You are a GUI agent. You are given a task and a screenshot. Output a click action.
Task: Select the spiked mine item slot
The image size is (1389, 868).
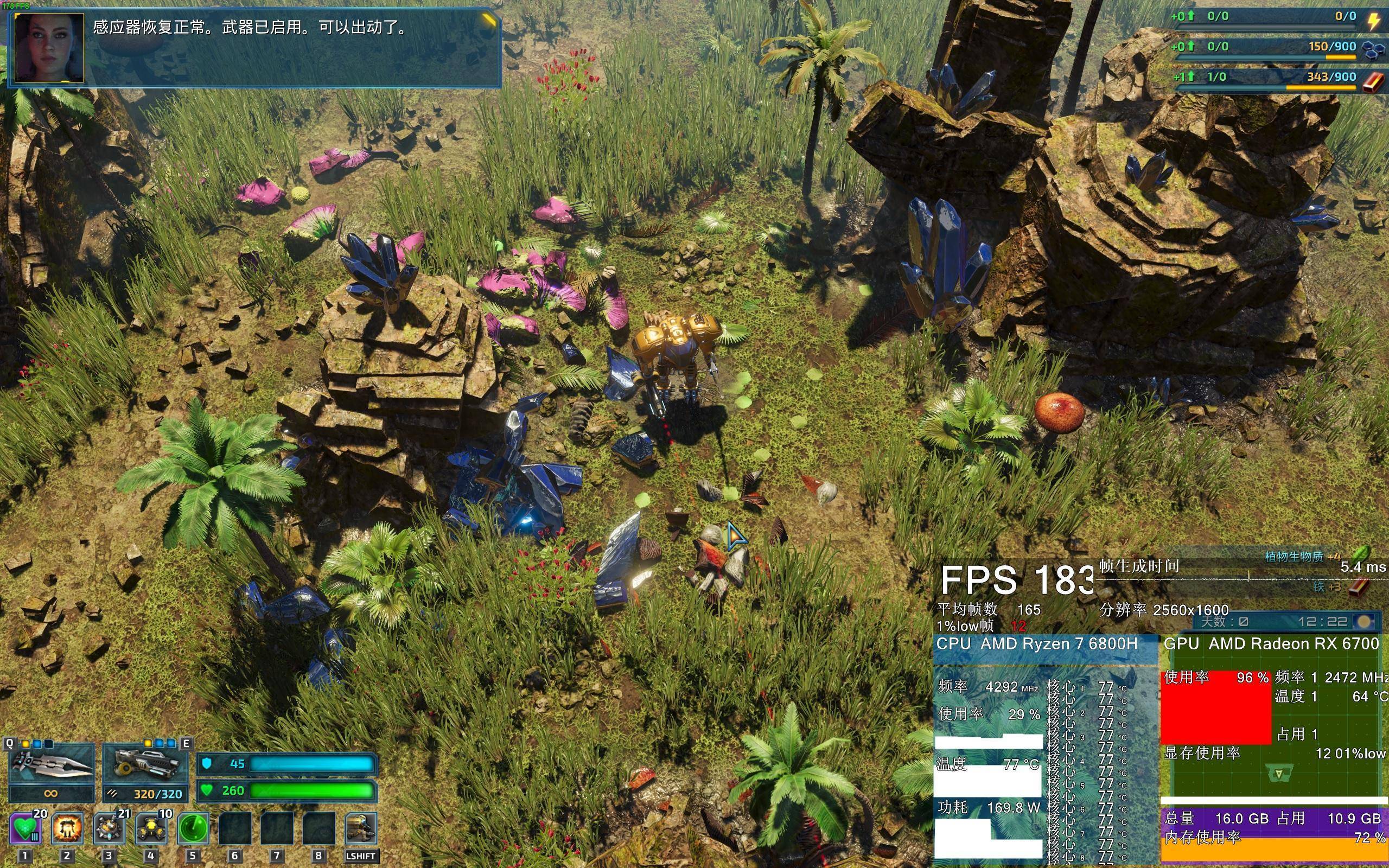[x=109, y=828]
